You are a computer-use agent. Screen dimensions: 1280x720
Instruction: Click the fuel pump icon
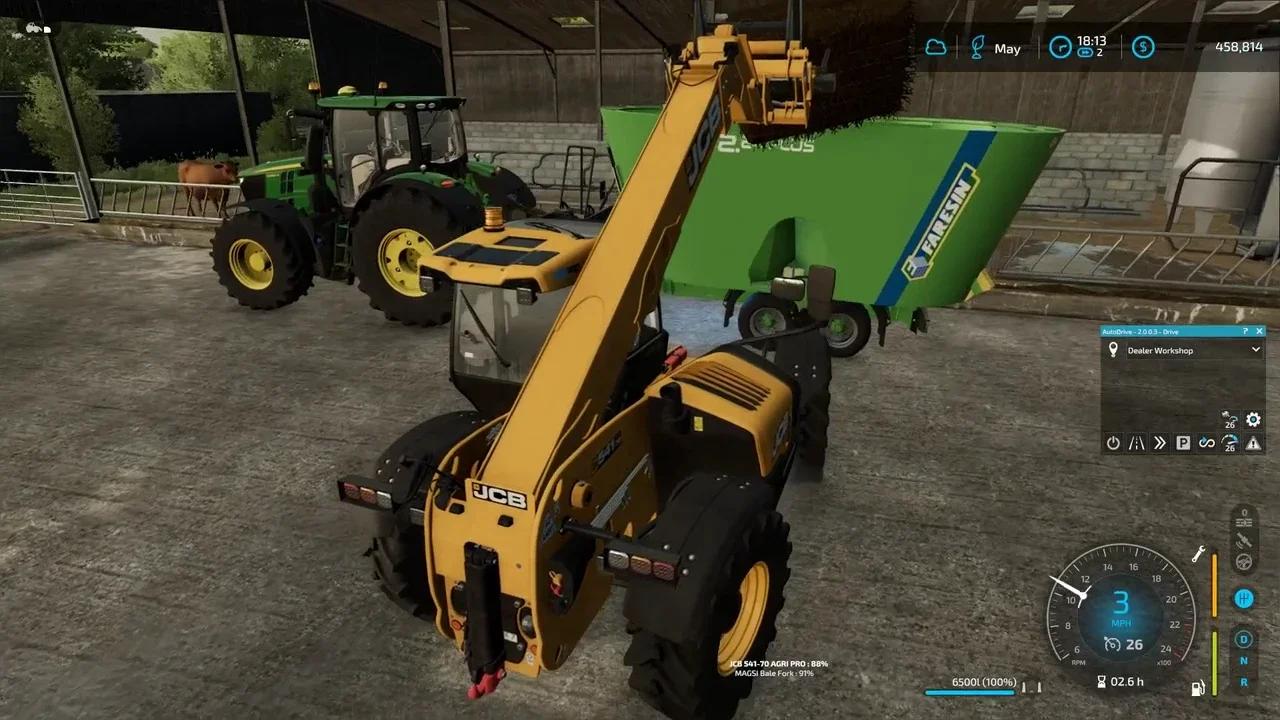coord(1197,687)
